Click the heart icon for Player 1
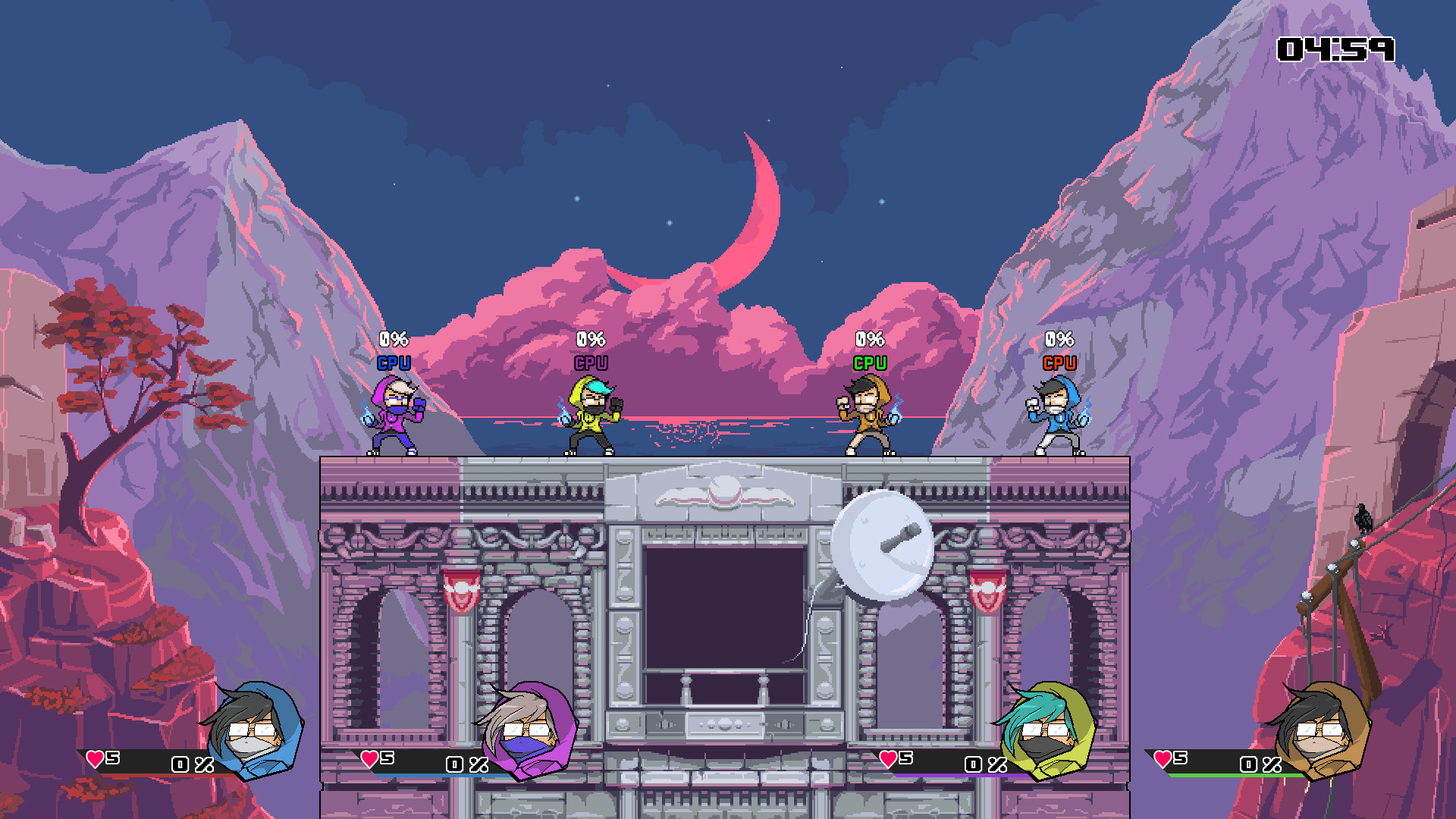Image resolution: width=1456 pixels, height=819 pixels. click(93, 758)
